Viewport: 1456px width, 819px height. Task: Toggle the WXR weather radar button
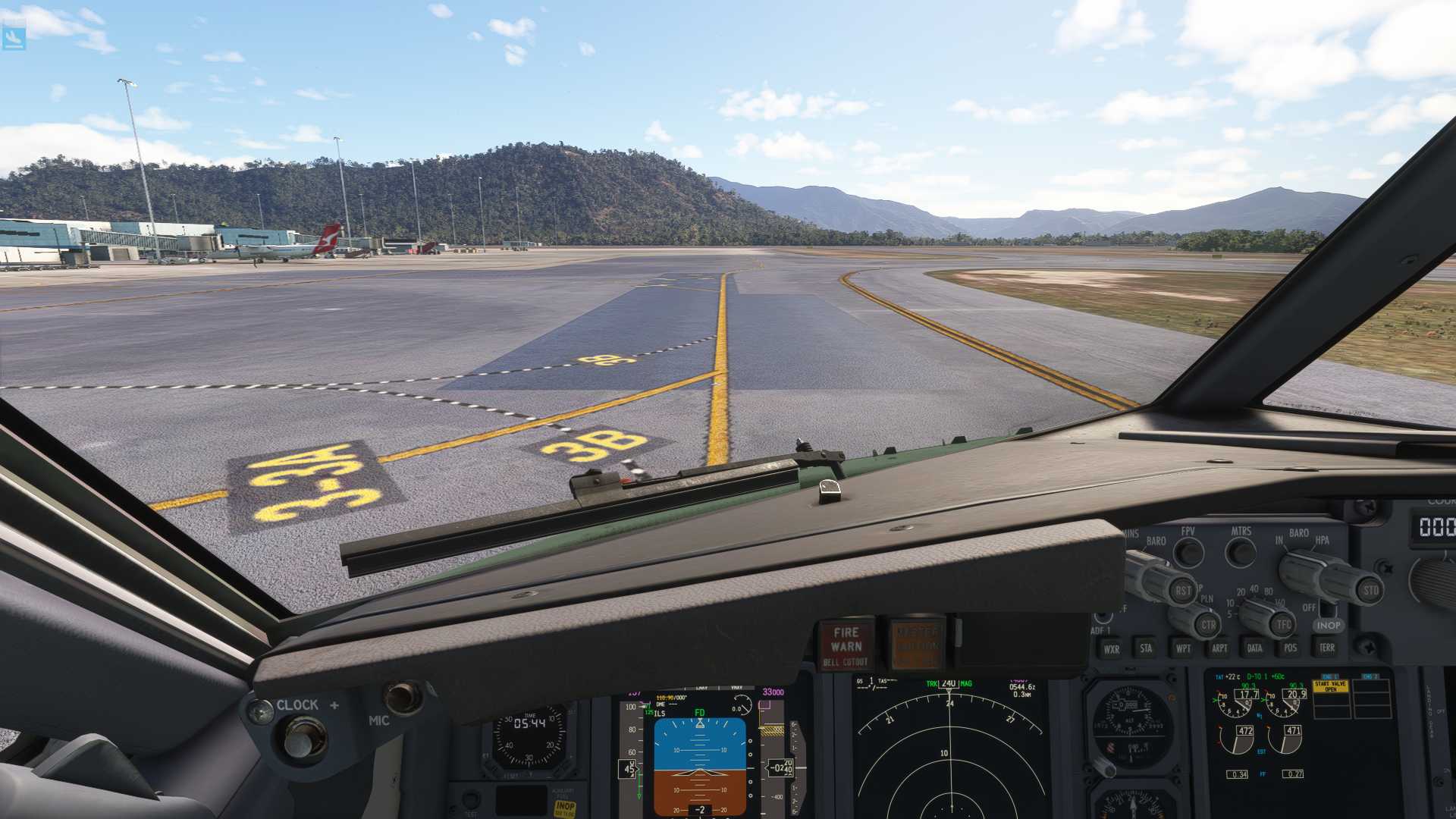pyautogui.click(x=1111, y=648)
